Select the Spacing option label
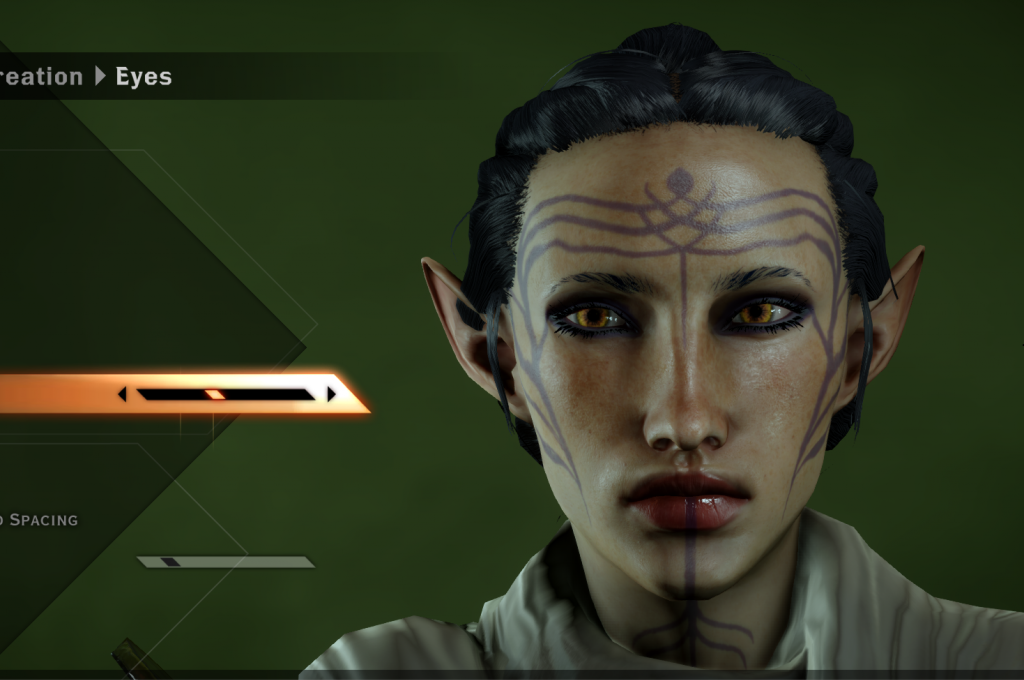 click(40, 520)
